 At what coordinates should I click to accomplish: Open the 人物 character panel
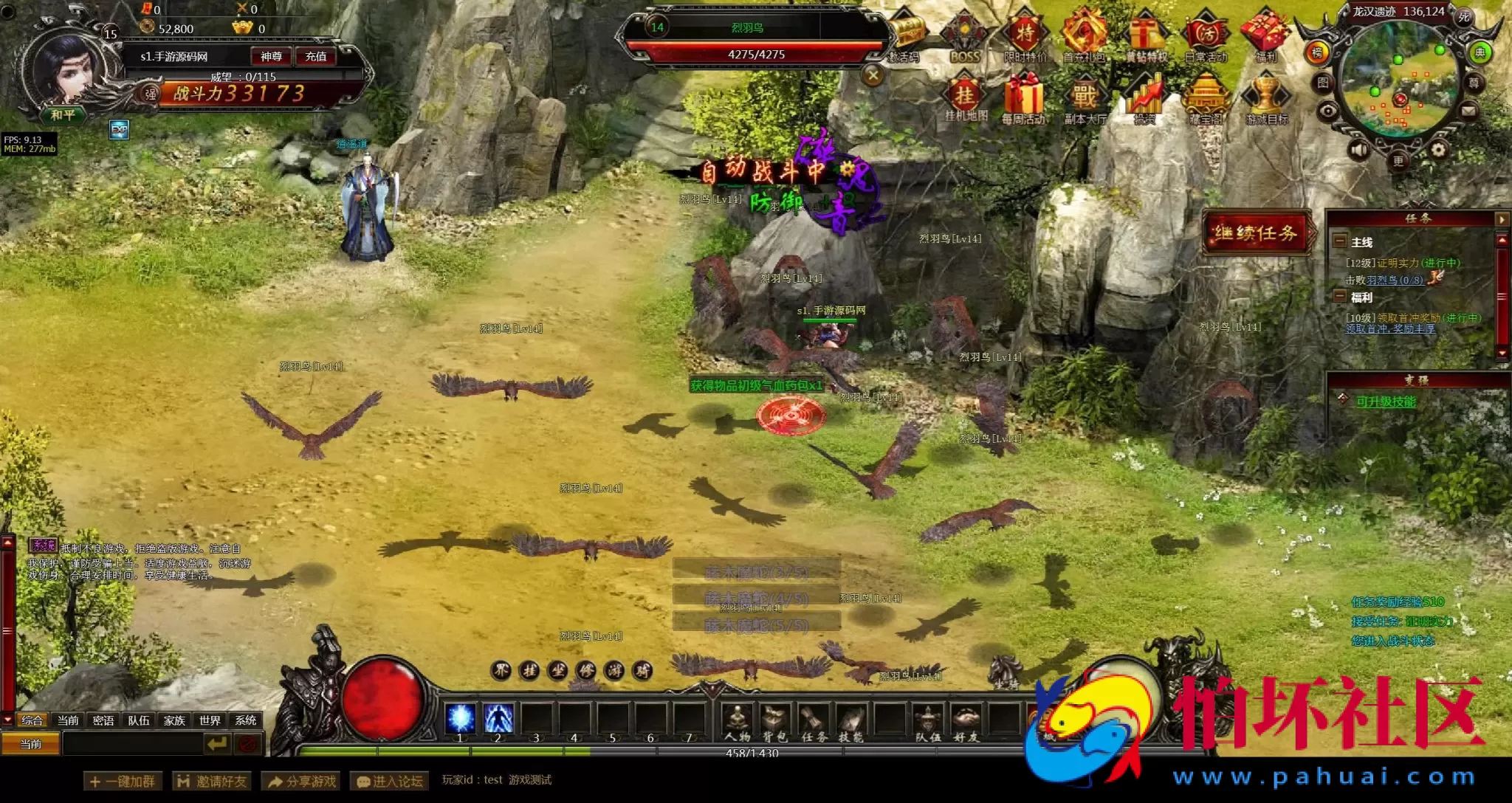[737, 720]
